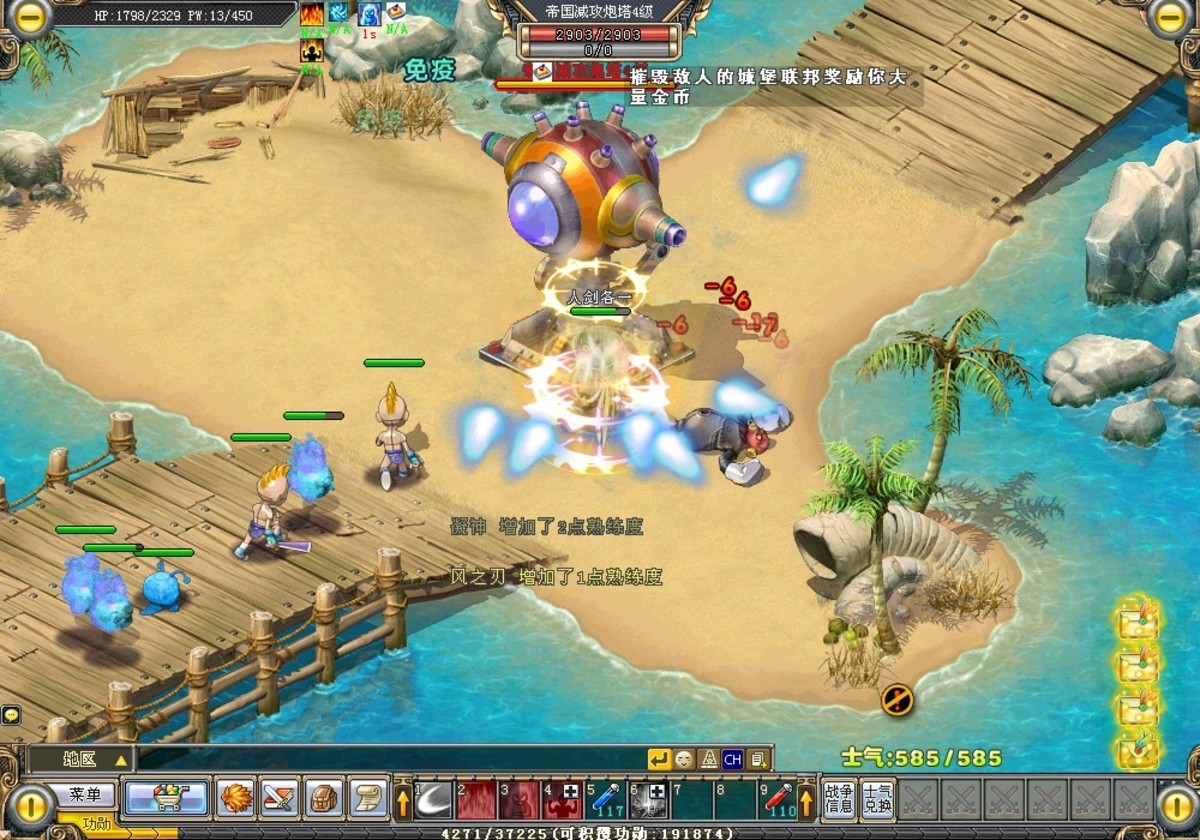The width and height of the screenshot is (1200, 840).
Task: Activate the dark red figure skill in slot 3
Action: (x=520, y=800)
